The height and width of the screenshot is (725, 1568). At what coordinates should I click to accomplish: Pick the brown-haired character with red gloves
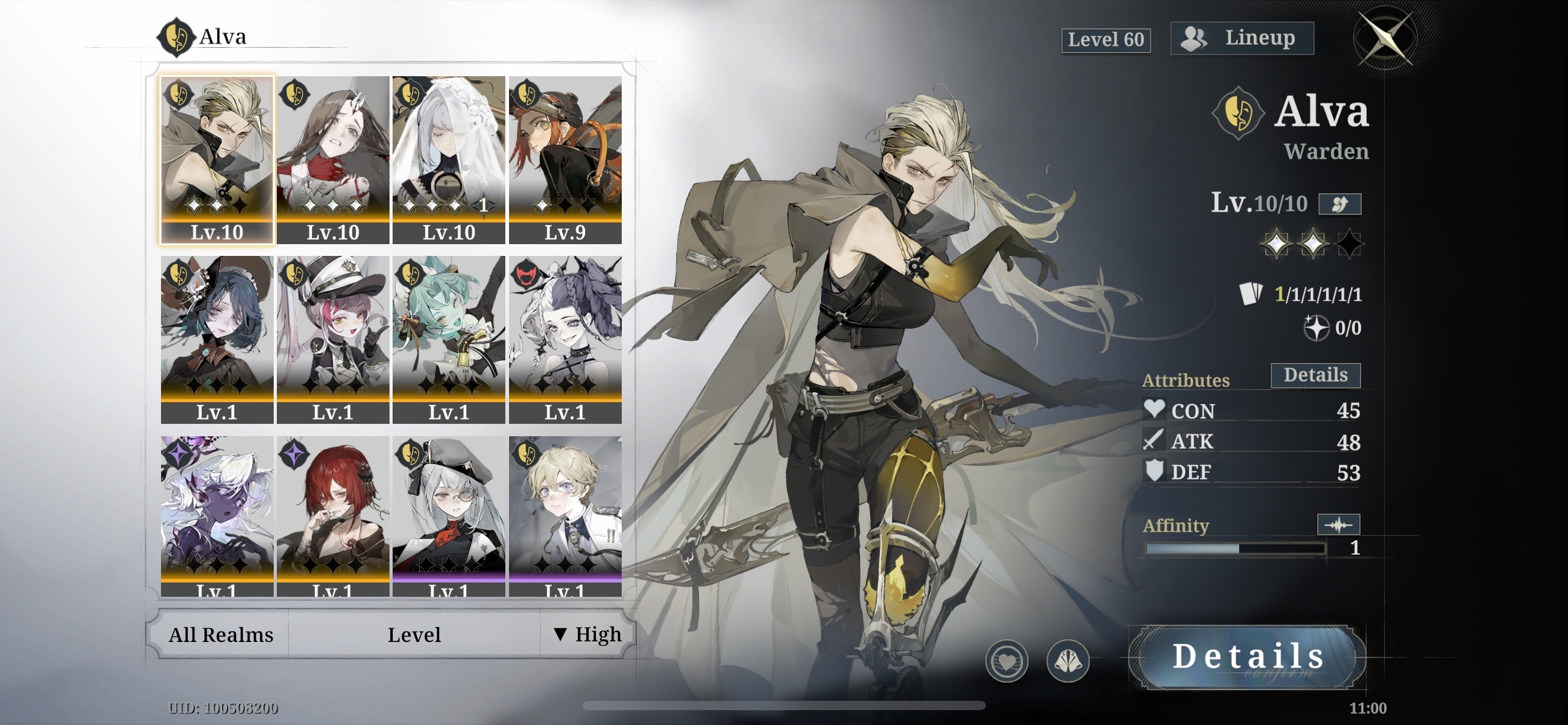pyautogui.click(x=333, y=159)
